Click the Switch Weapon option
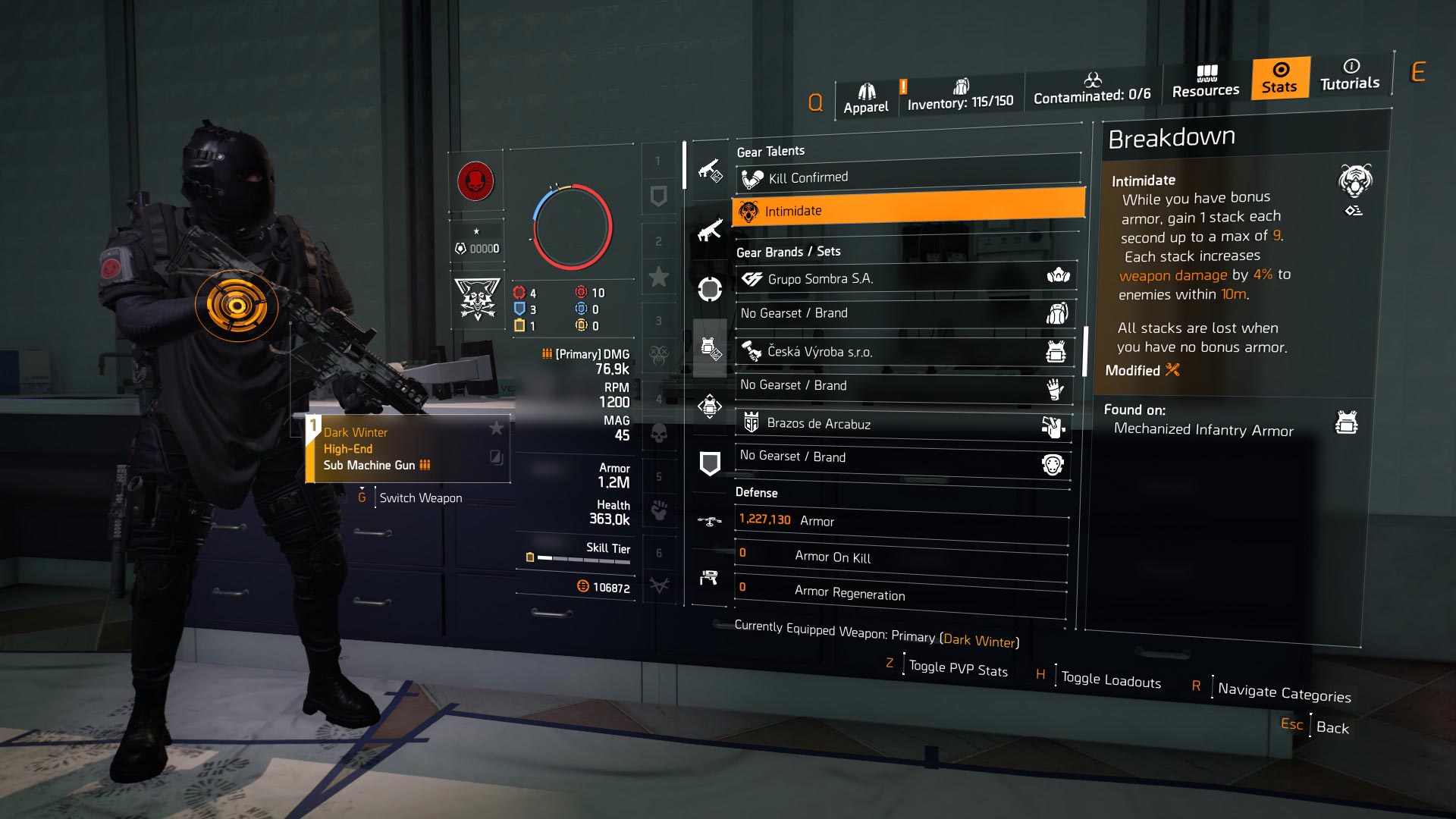The image size is (1456, 819). 420,498
